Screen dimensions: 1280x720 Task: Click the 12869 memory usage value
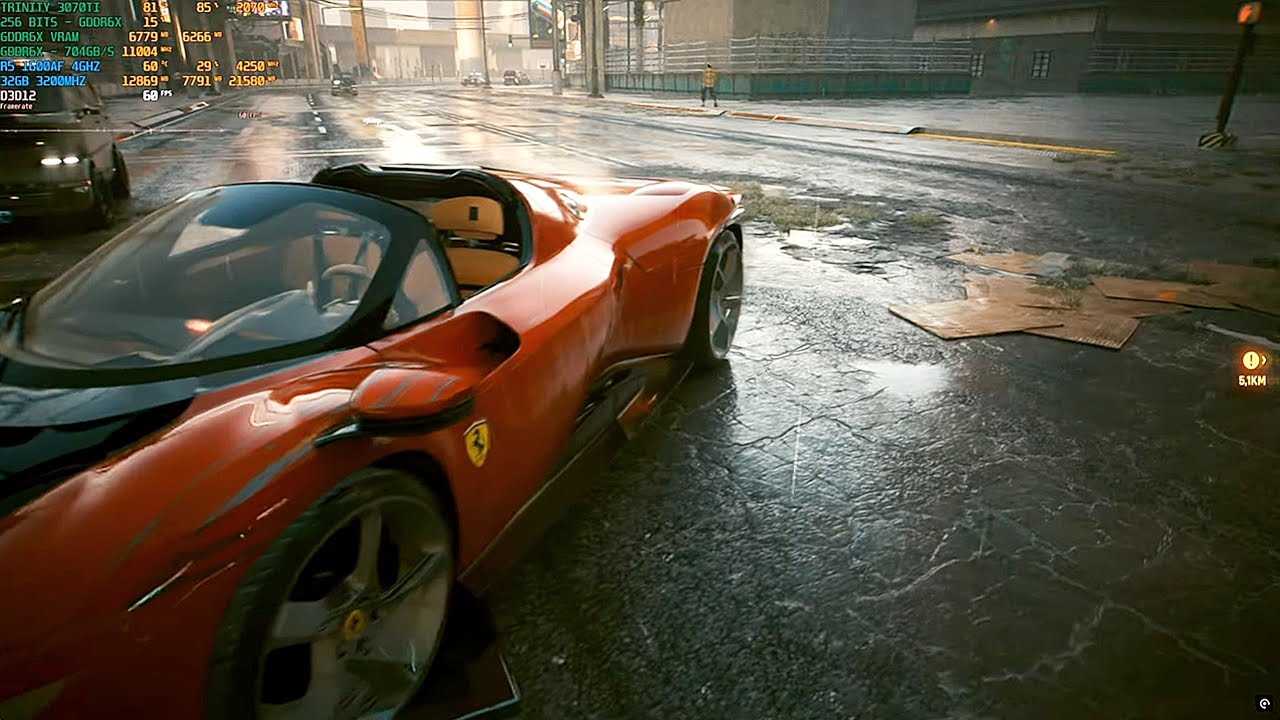point(140,80)
